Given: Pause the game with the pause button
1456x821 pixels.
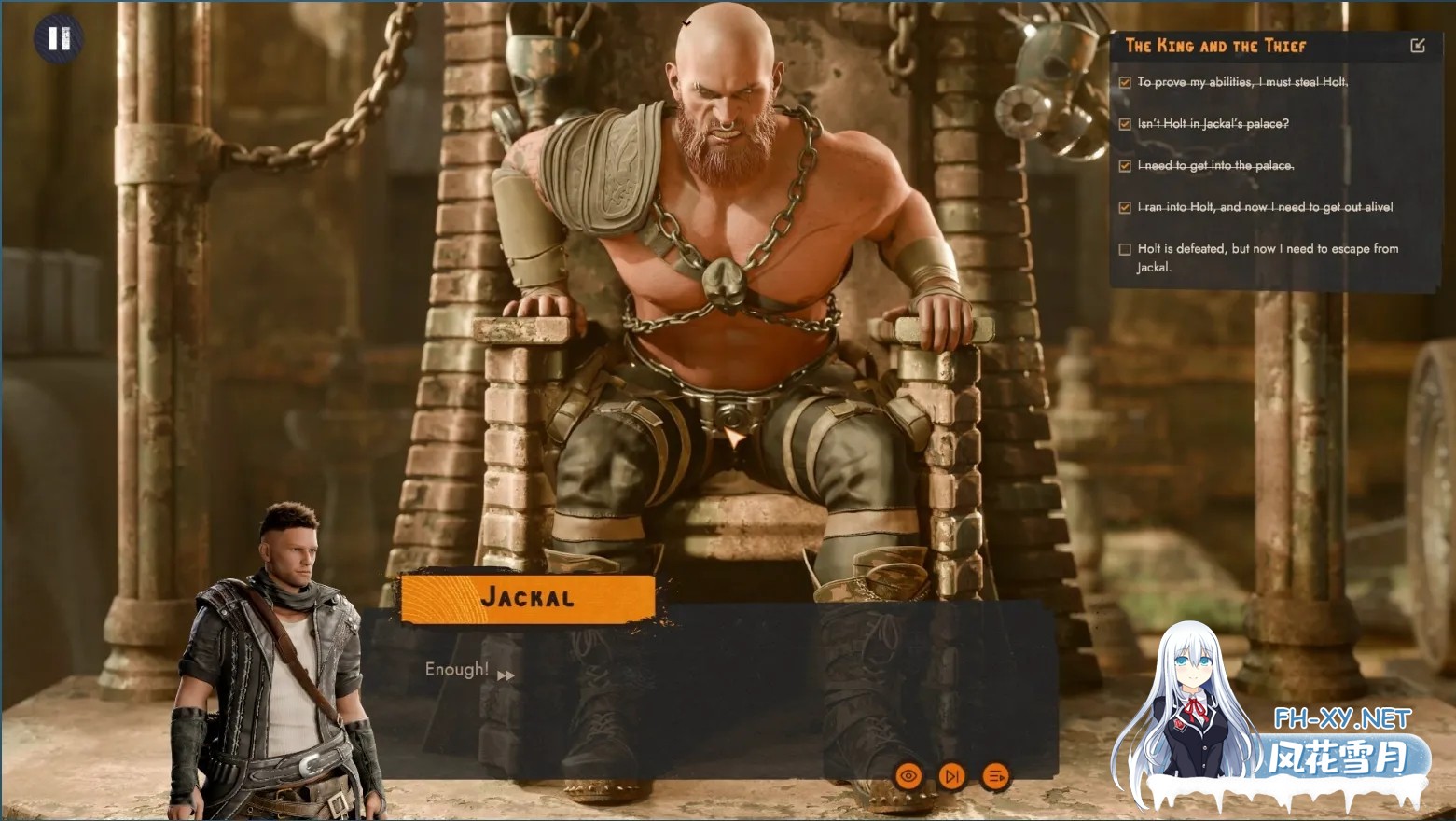Looking at the screenshot, I should [59, 38].
